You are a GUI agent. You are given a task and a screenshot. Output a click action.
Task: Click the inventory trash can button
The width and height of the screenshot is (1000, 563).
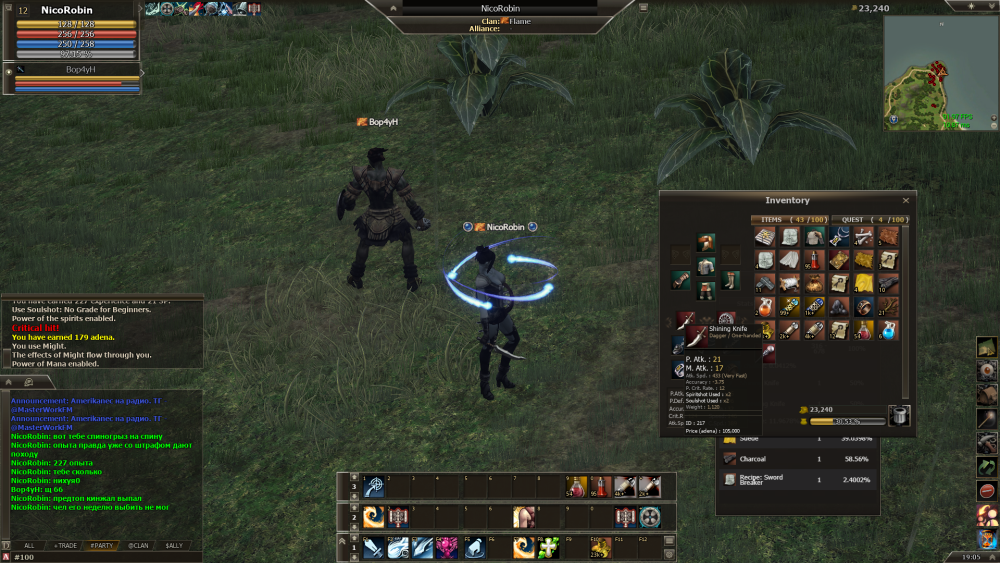[x=899, y=416]
